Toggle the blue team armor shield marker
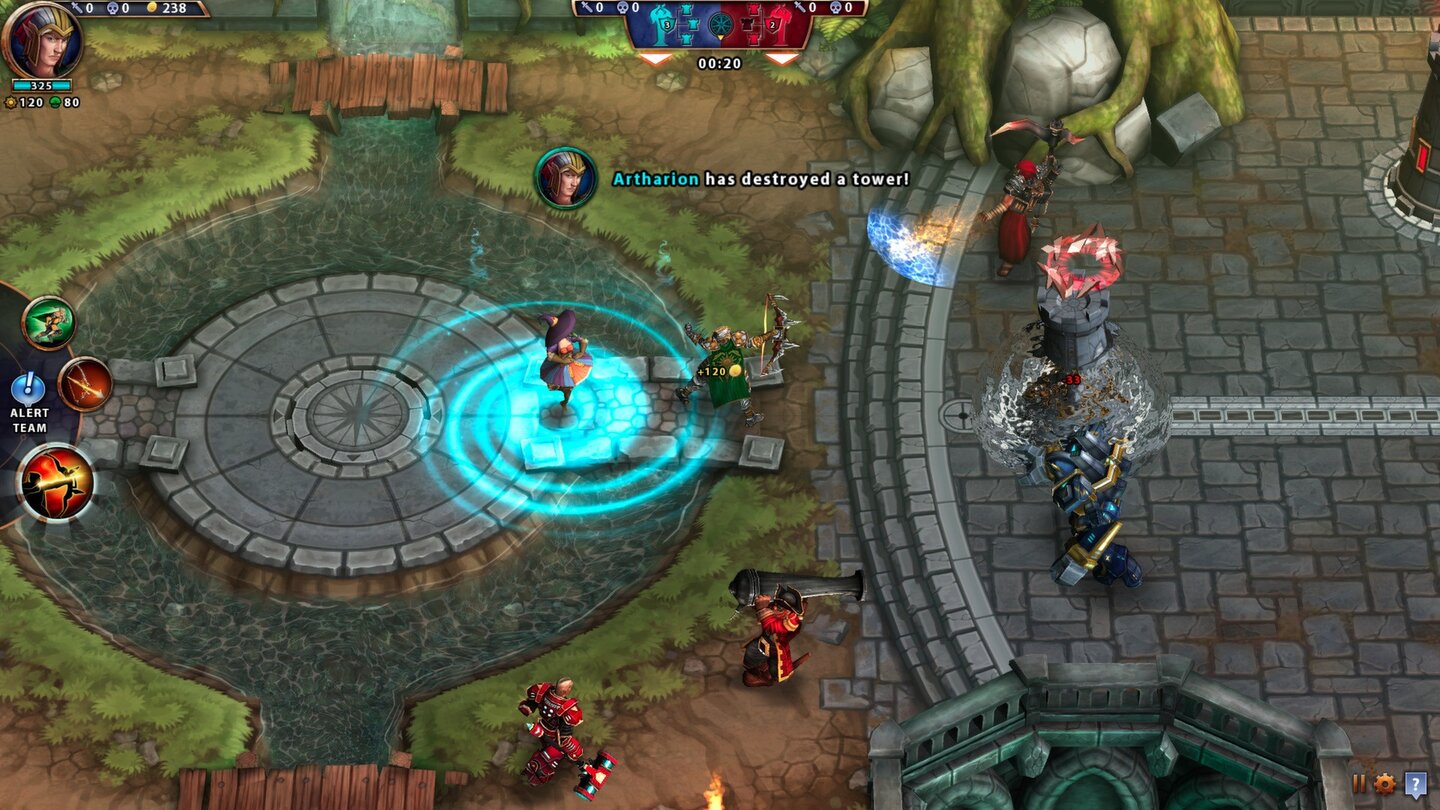Viewport: 1440px width, 810px height. pyautogui.click(x=667, y=24)
